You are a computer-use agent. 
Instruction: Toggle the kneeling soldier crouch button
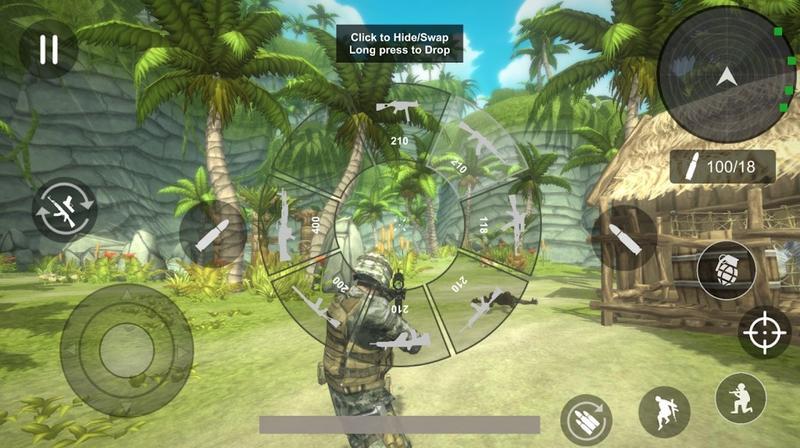[741, 398]
